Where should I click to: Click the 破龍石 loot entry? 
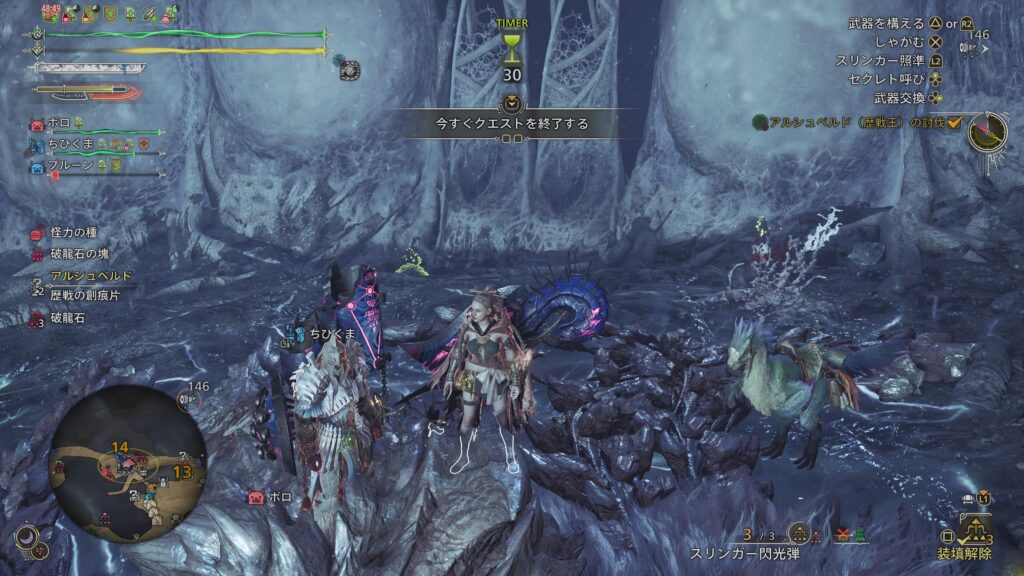[x=69, y=318]
